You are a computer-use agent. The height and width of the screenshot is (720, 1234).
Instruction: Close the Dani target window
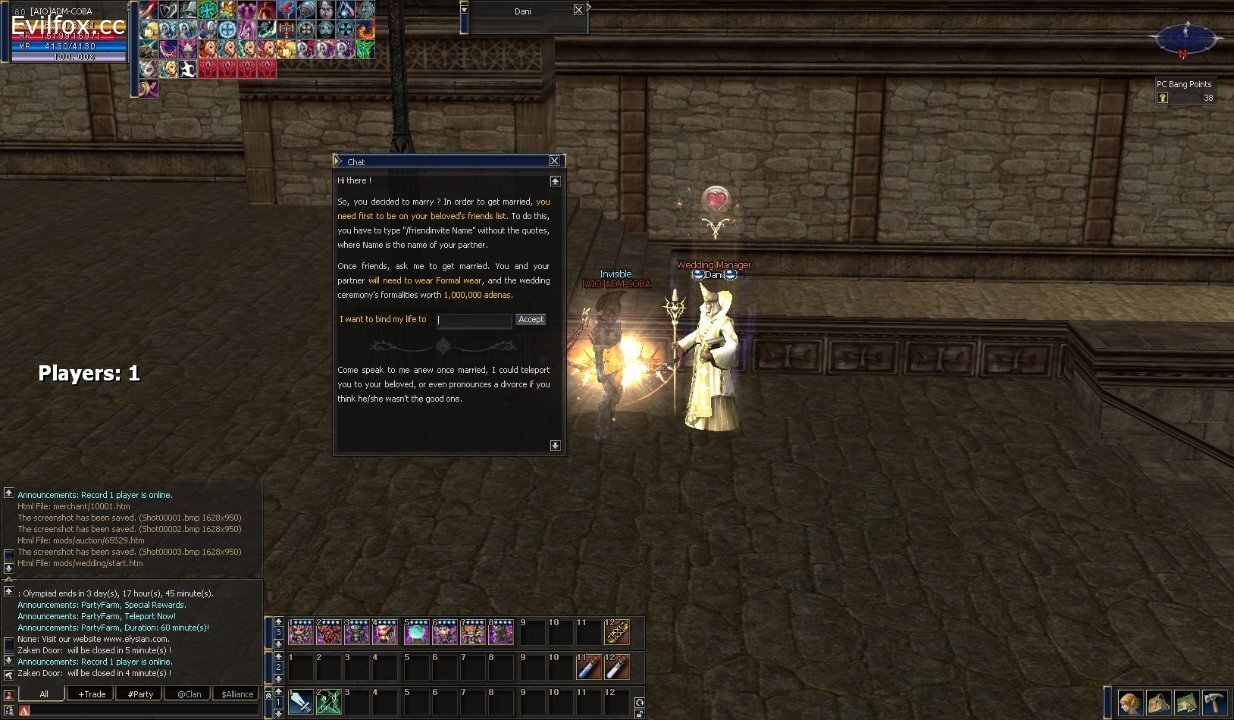click(578, 10)
